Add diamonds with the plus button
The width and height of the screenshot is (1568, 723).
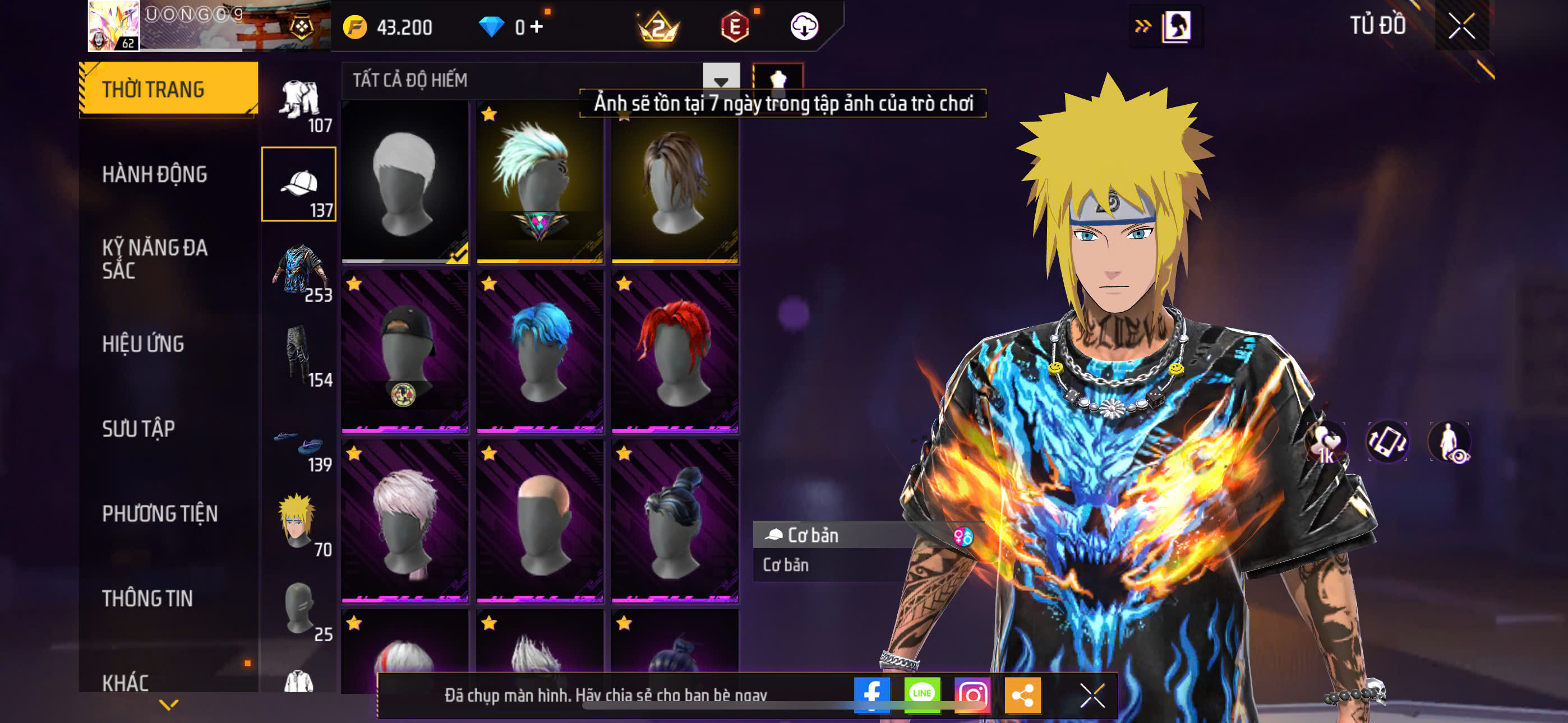pyautogui.click(x=536, y=27)
